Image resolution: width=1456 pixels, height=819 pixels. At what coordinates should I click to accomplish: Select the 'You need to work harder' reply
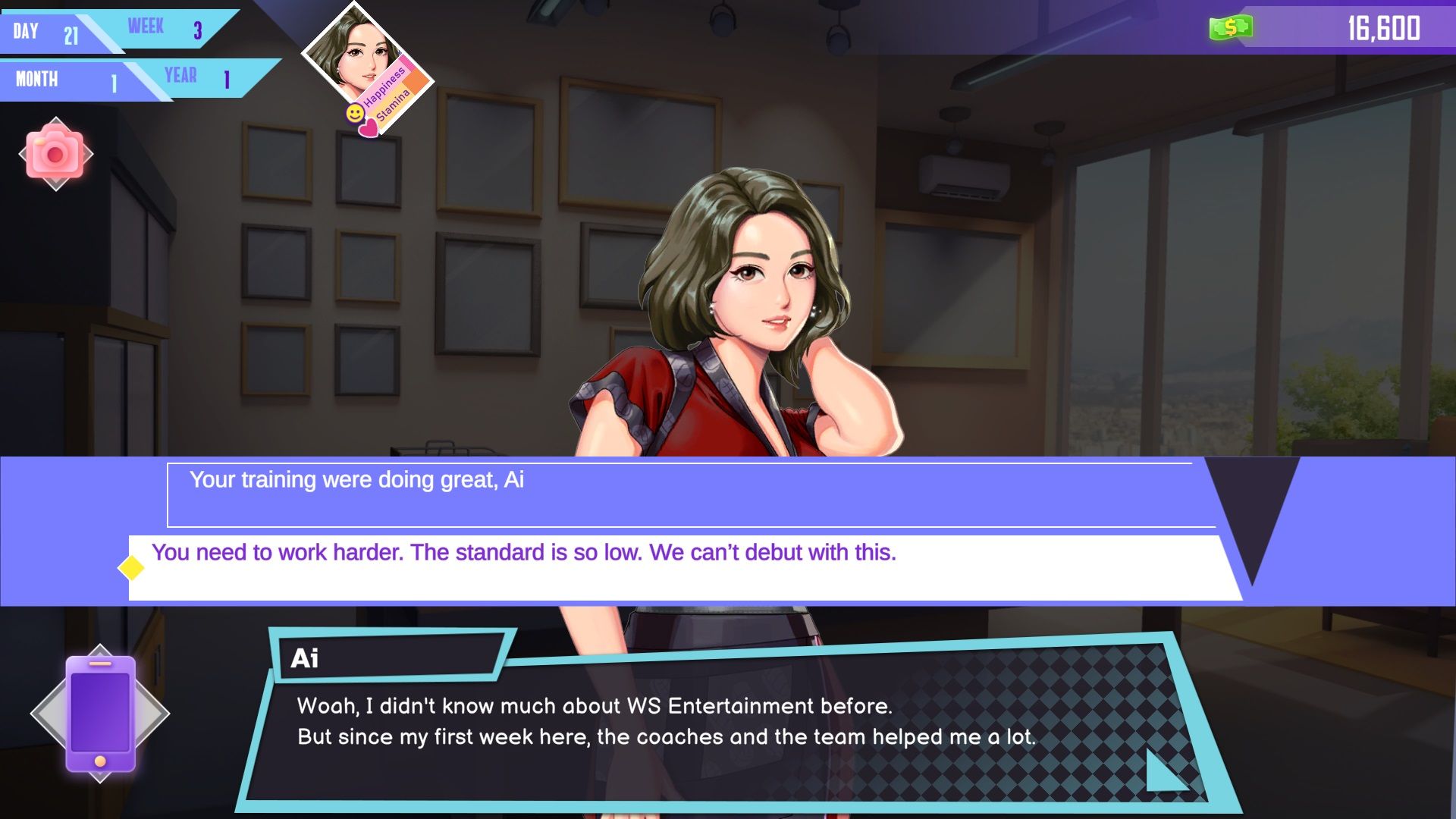pos(682,566)
